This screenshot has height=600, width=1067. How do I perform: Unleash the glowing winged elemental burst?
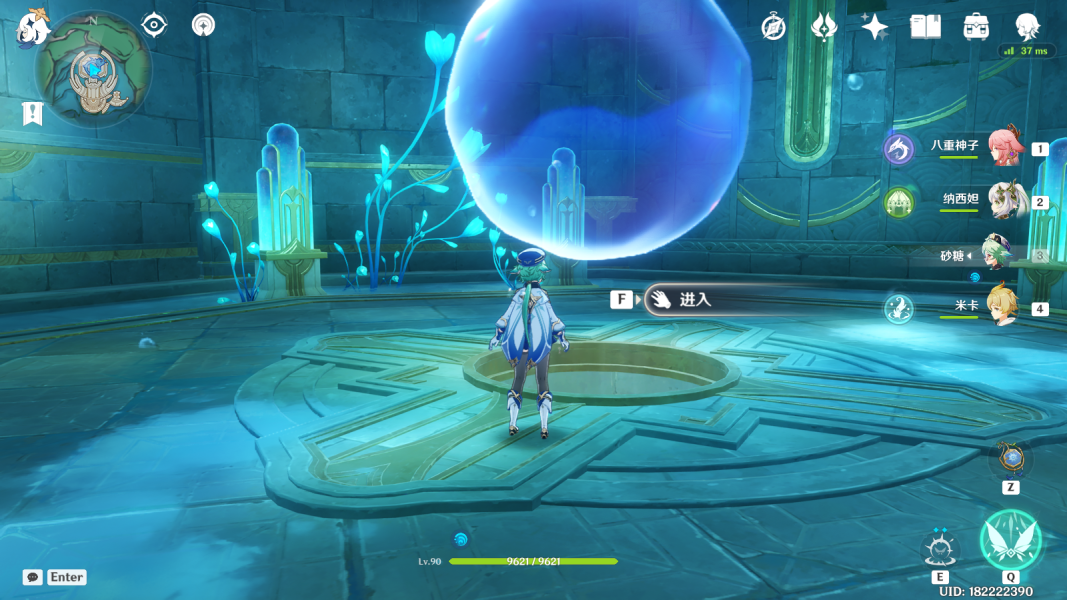pos(1010,540)
